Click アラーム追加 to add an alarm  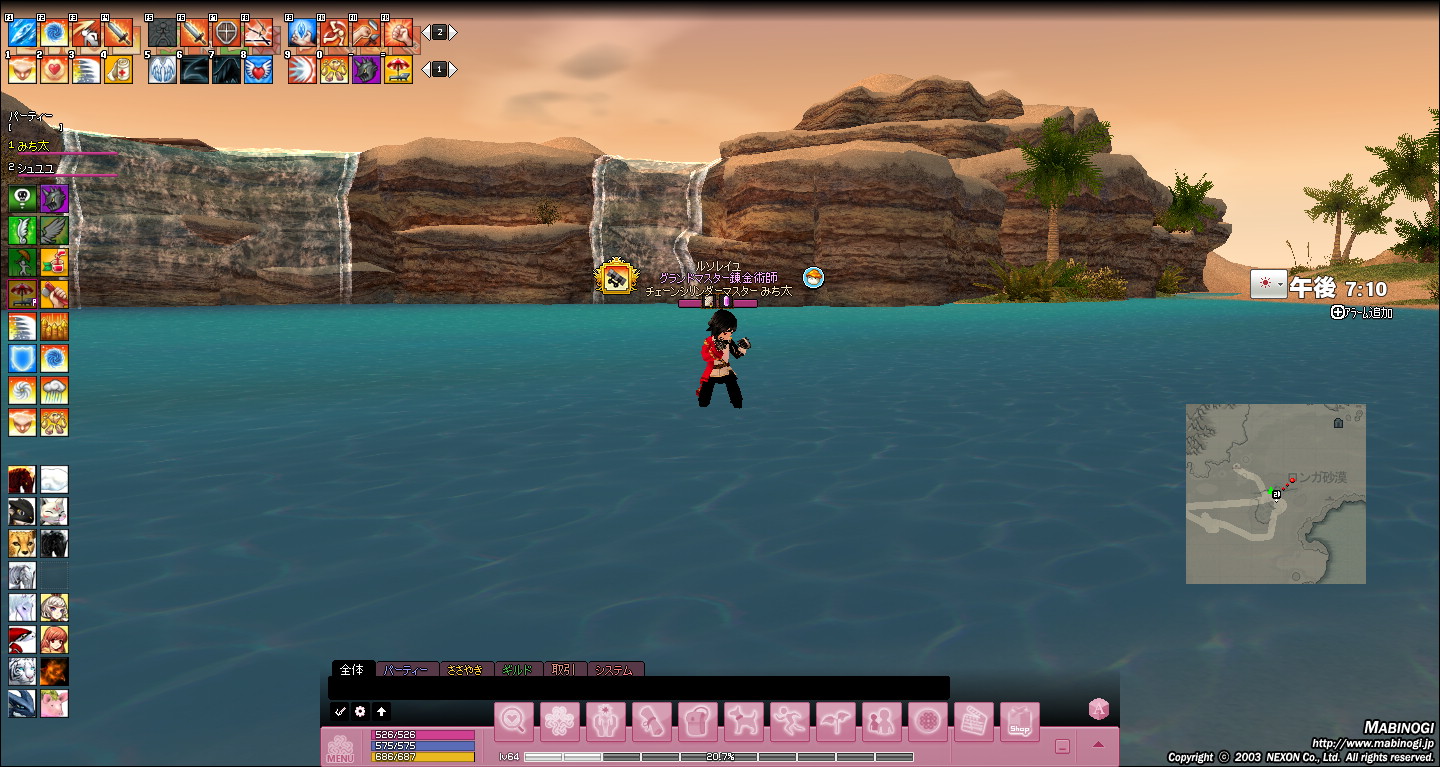[1362, 312]
